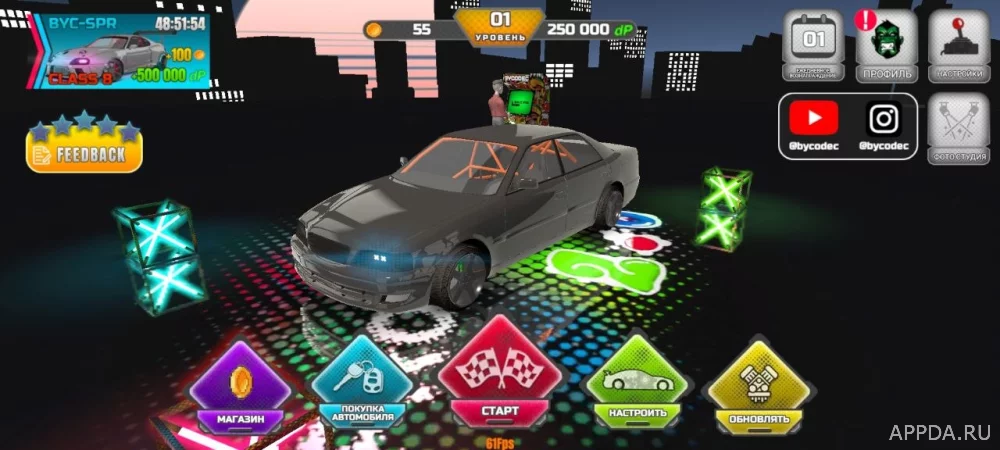Open the BYC-SPR Class B event banner
The height and width of the screenshot is (450, 1000).
click(x=122, y=51)
